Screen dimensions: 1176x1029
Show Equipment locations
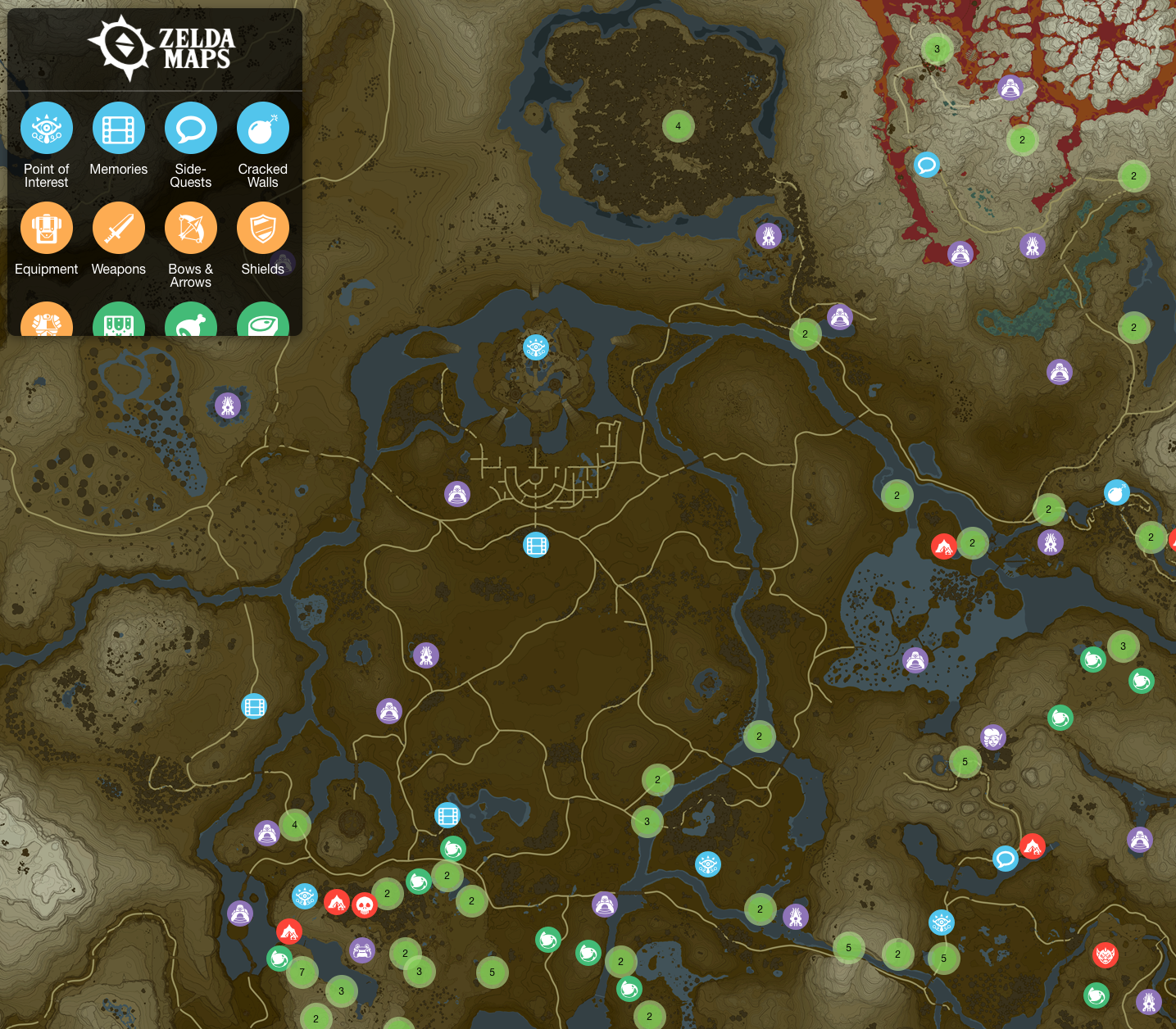coord(47,228)
